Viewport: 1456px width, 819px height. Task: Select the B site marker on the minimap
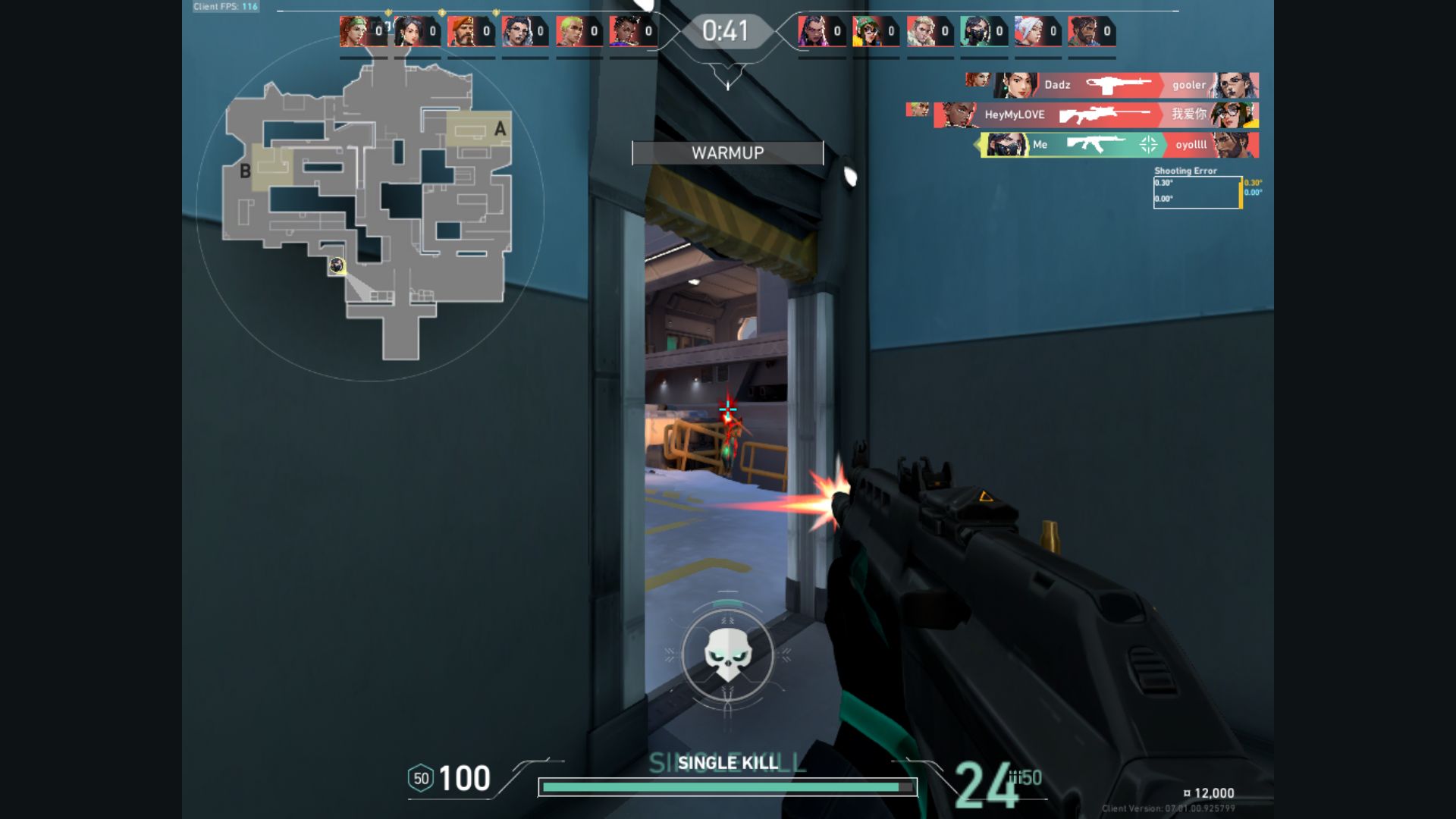[x=245, y=171]
